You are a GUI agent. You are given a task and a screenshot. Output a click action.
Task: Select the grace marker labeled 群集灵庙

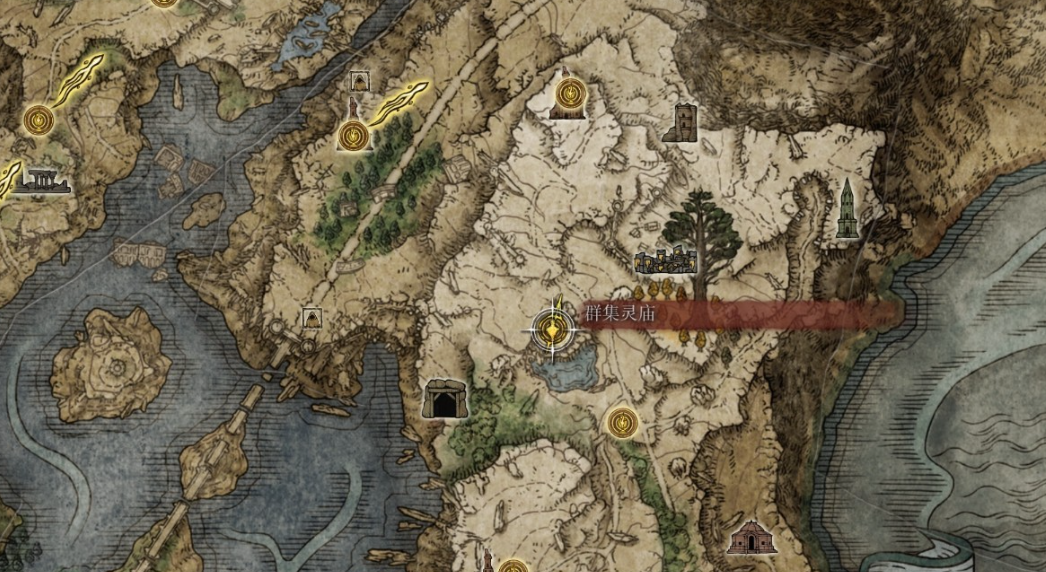550,327
